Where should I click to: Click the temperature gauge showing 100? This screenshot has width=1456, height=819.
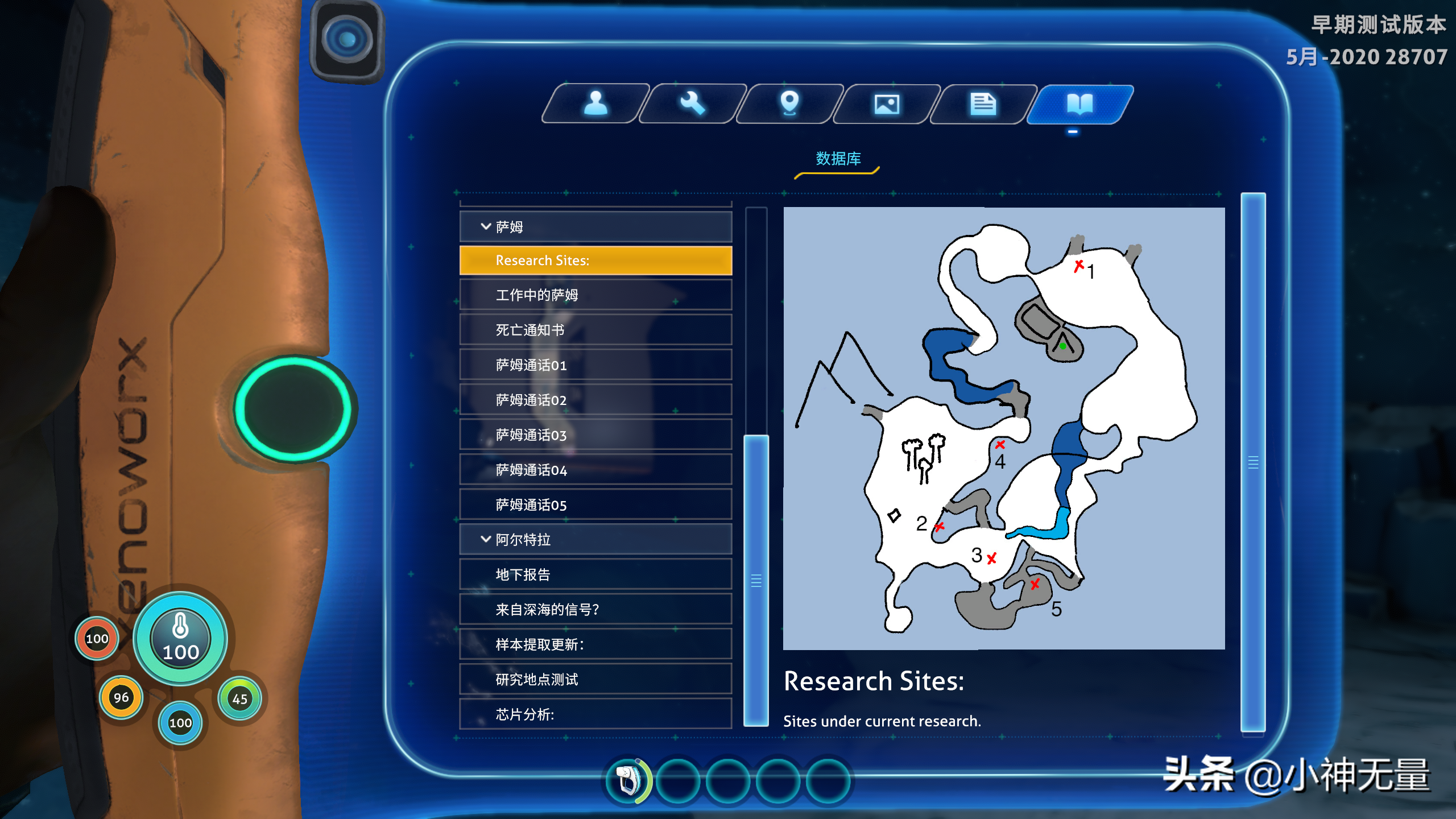click(179, 639)
